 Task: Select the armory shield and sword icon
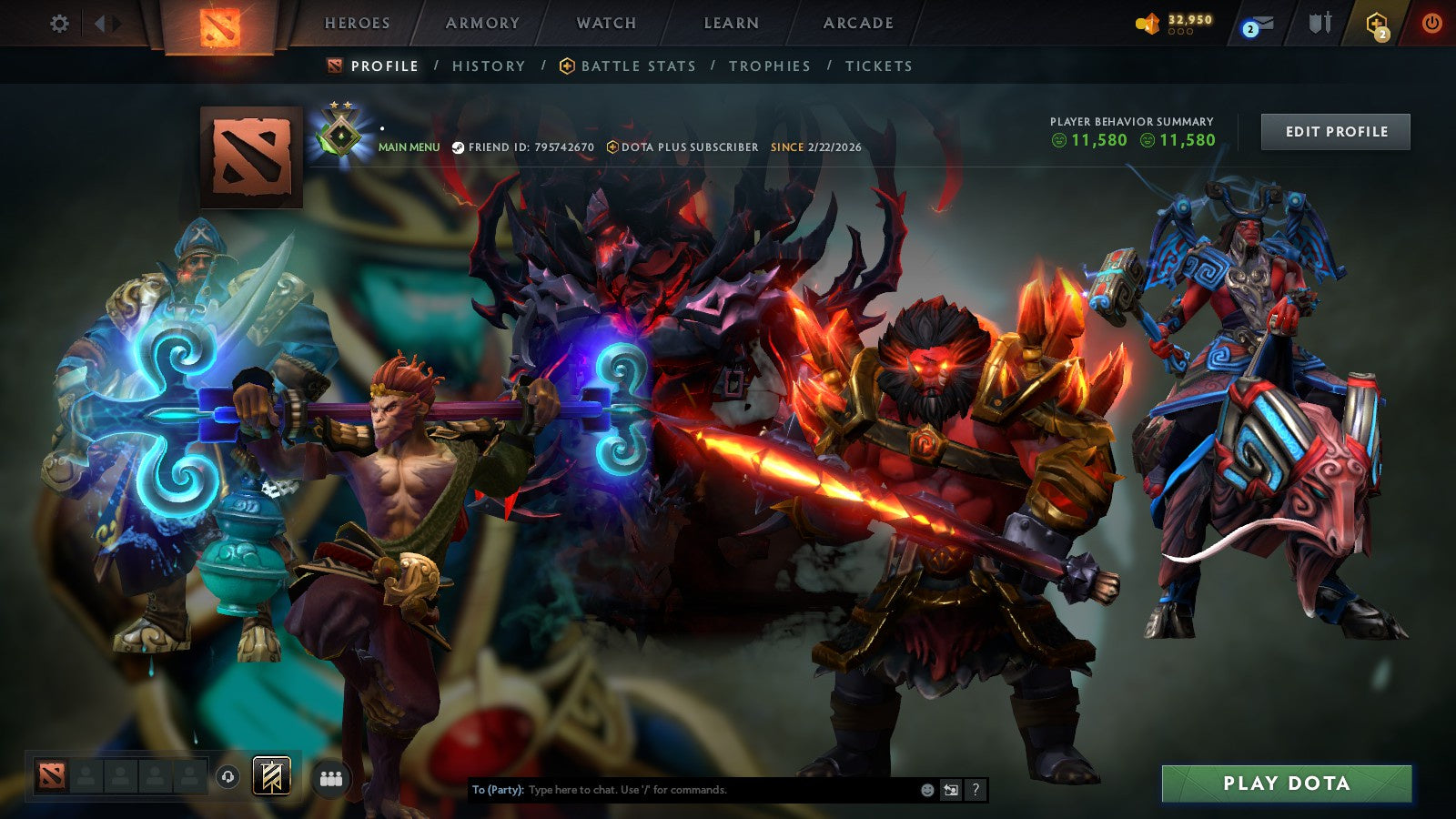1319,25
